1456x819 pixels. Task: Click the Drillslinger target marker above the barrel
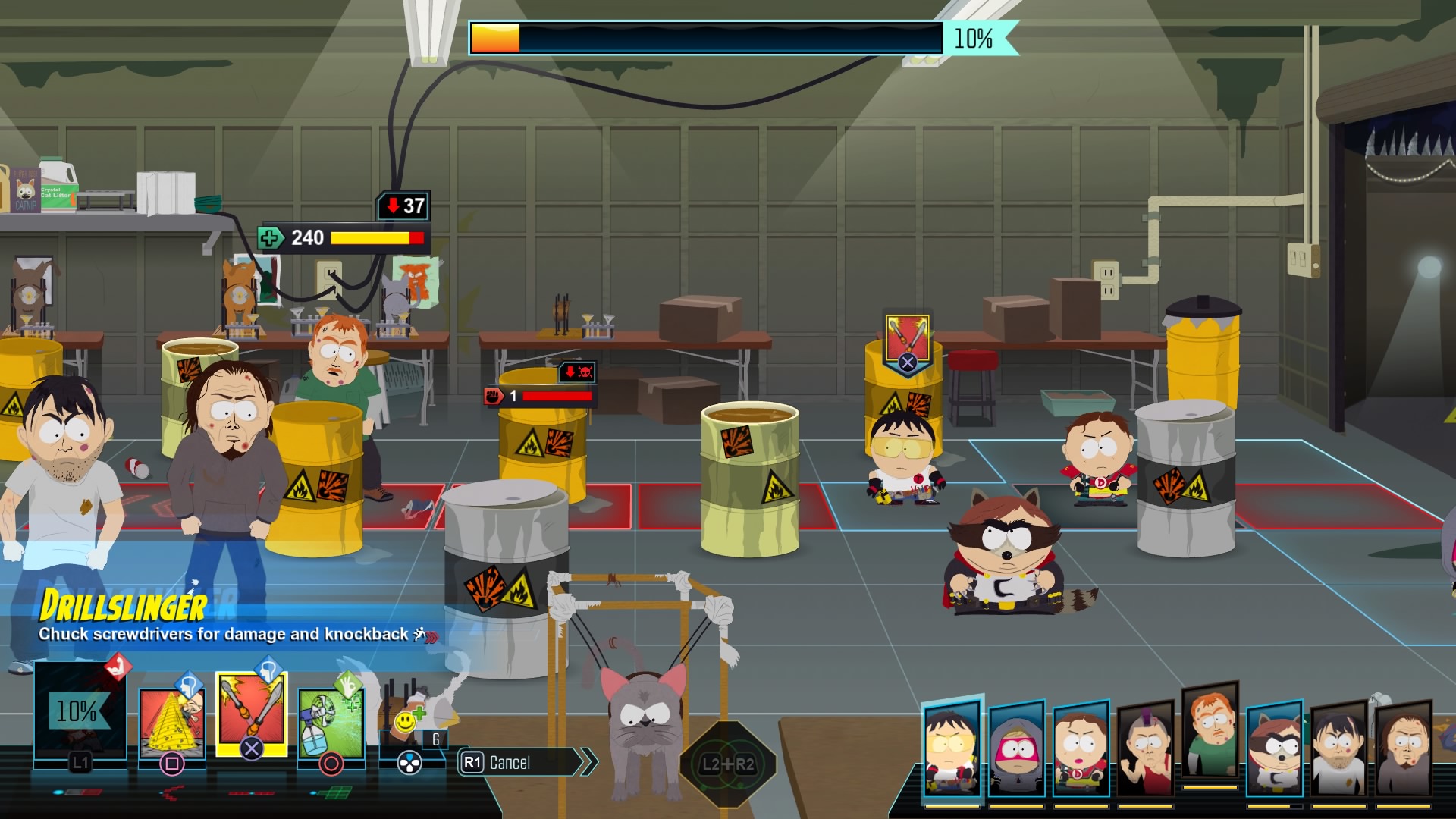[907, 343]
